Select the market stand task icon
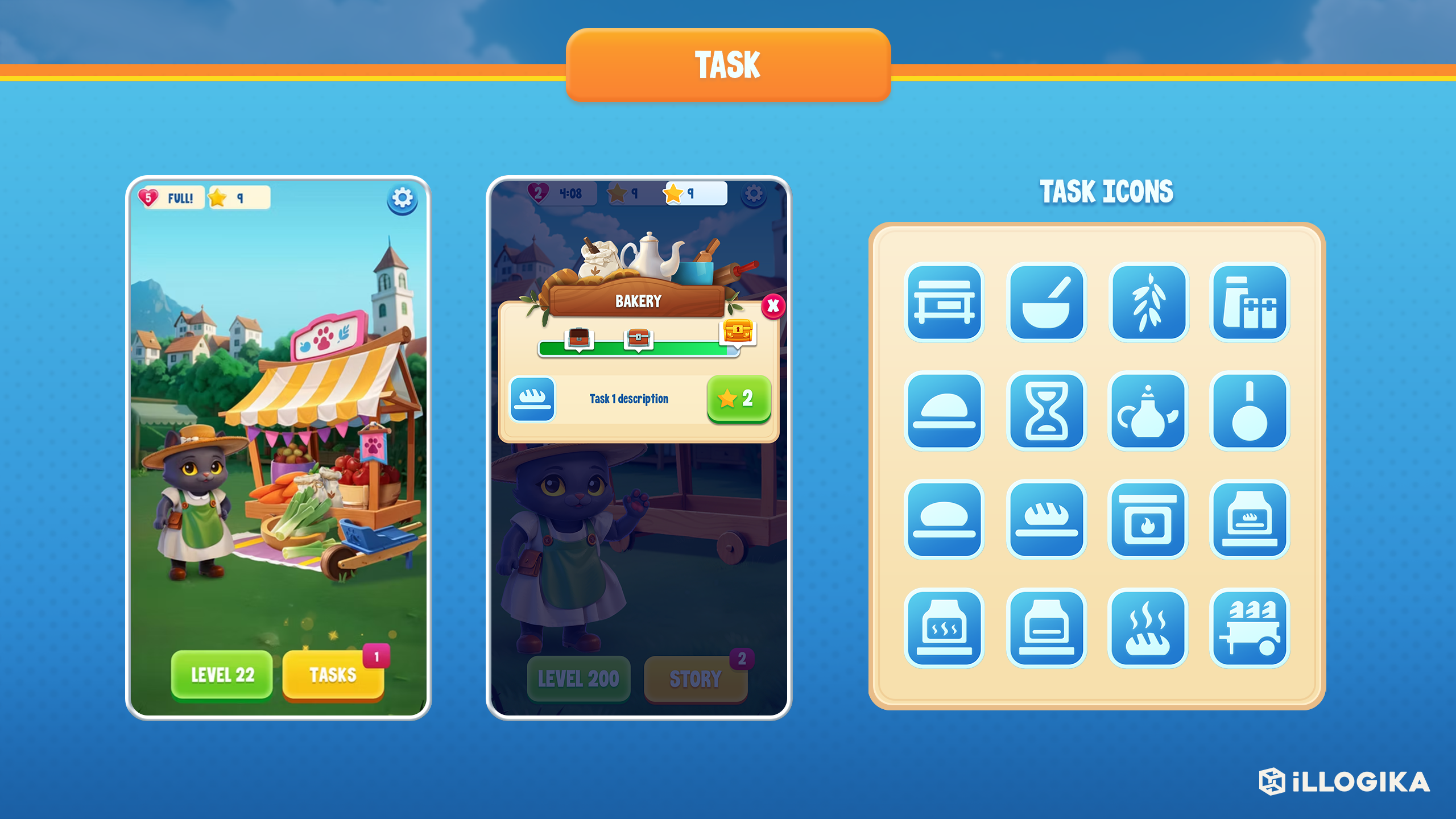 [x=944, y=301]
